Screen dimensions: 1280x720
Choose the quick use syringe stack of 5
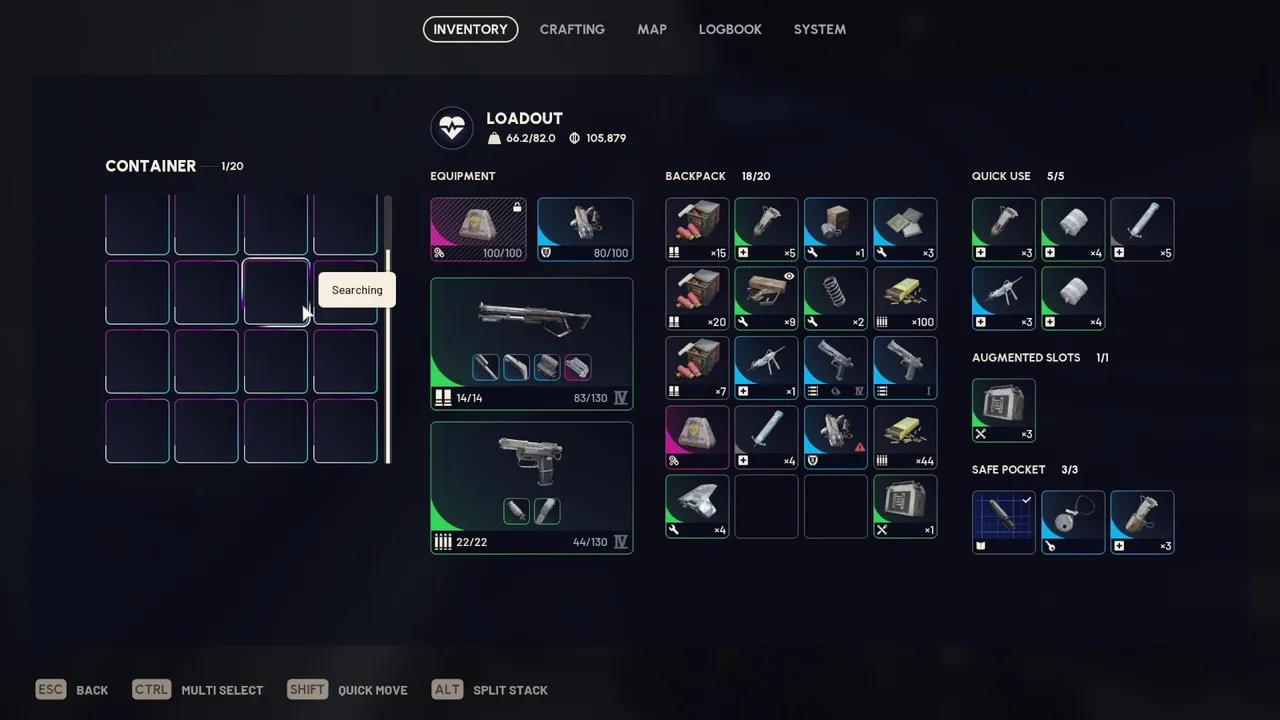[x=1142, y=229]
